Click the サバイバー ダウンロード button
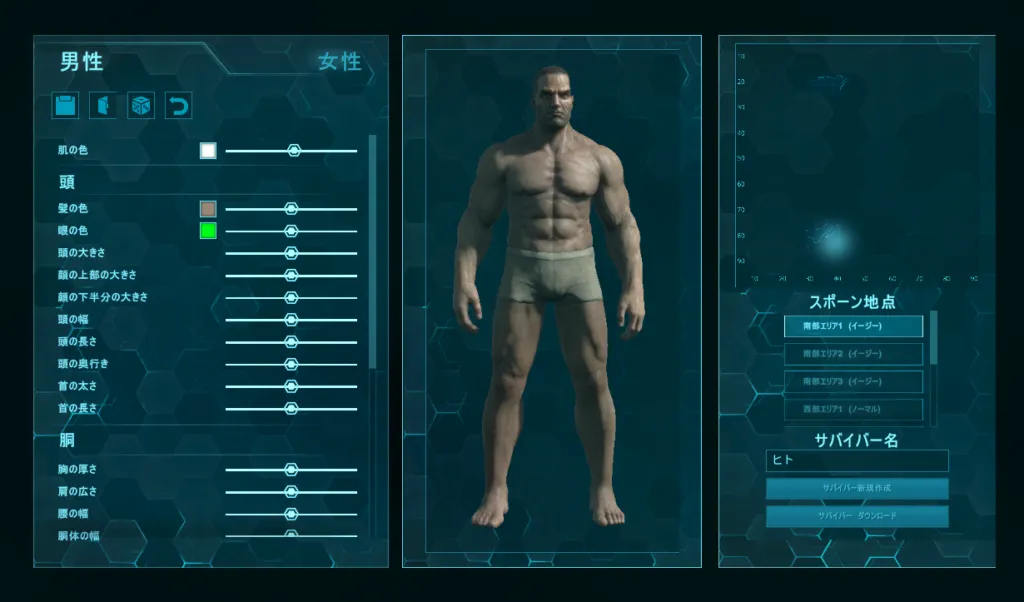1024x602 pixels. [x=856, y=517]
